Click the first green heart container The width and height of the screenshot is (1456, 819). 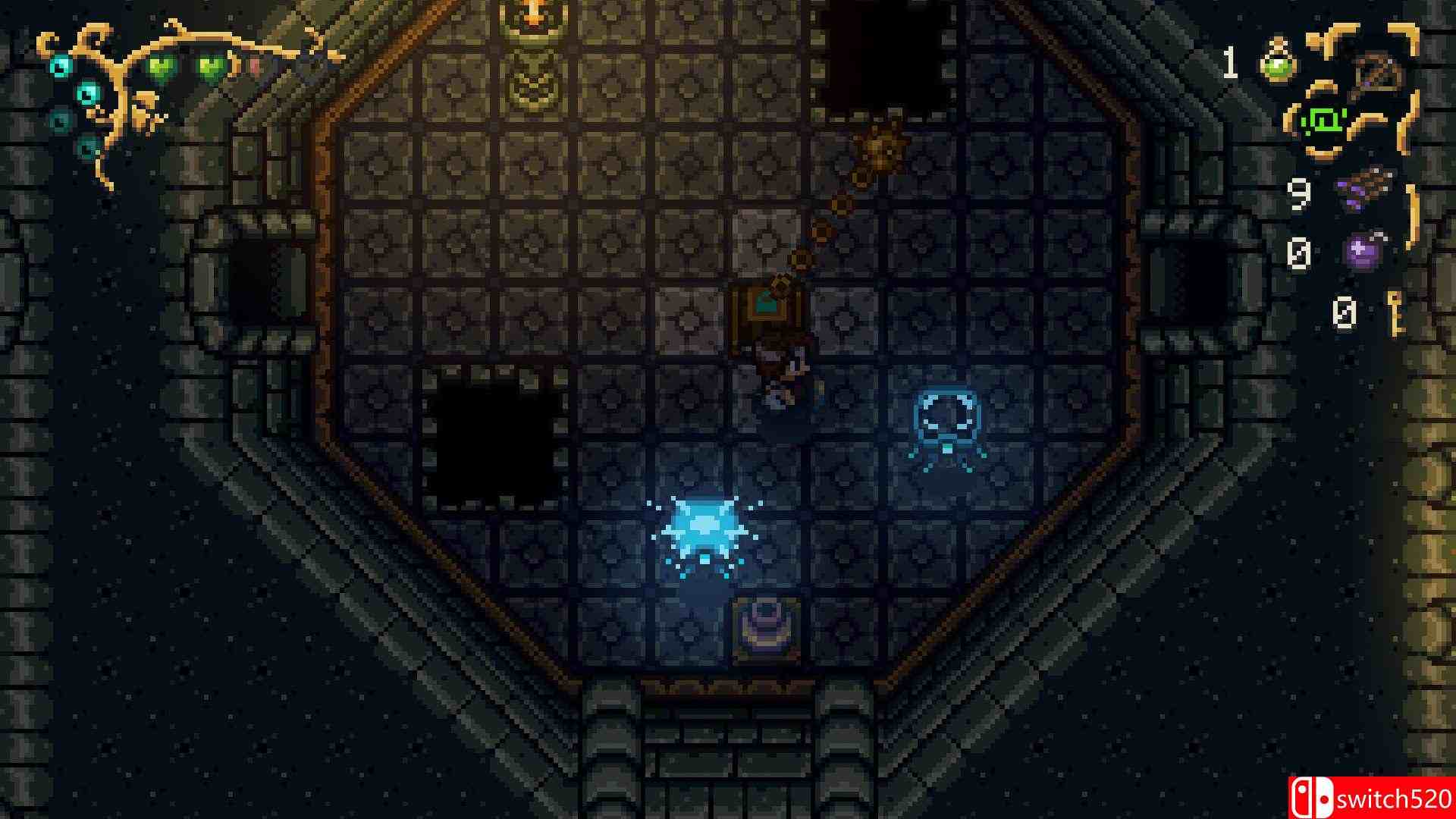162,66
